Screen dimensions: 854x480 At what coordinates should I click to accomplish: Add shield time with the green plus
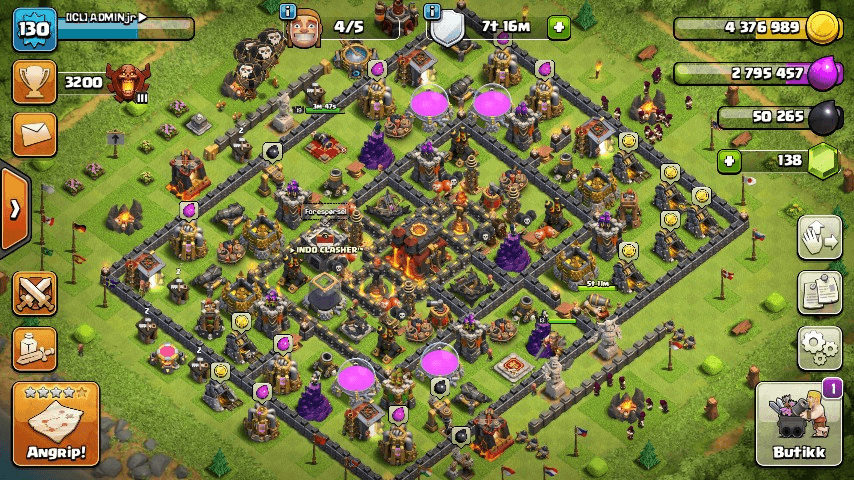[558, 27]
